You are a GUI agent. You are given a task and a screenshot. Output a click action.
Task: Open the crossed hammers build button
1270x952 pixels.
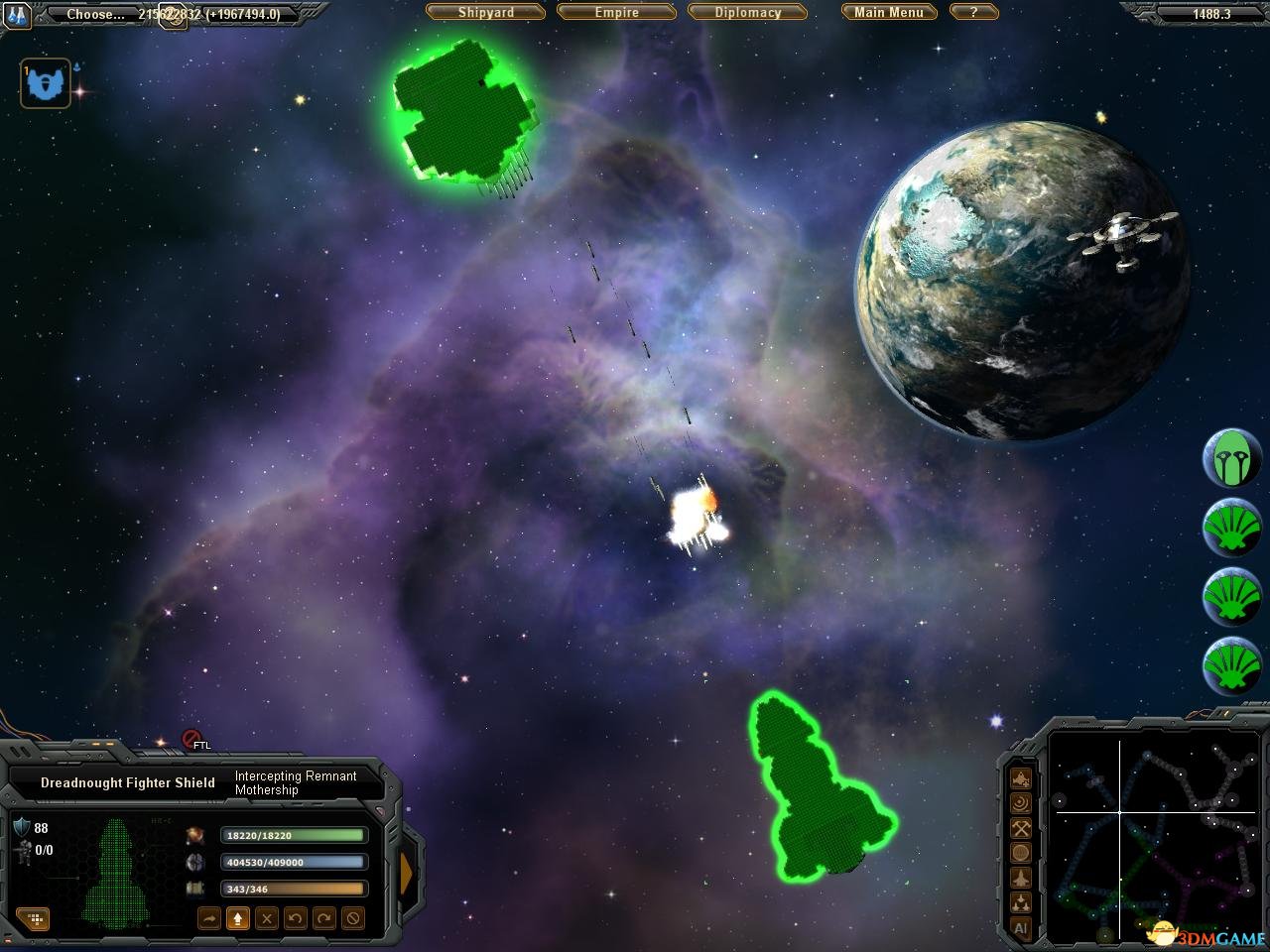coord(1020,828)
